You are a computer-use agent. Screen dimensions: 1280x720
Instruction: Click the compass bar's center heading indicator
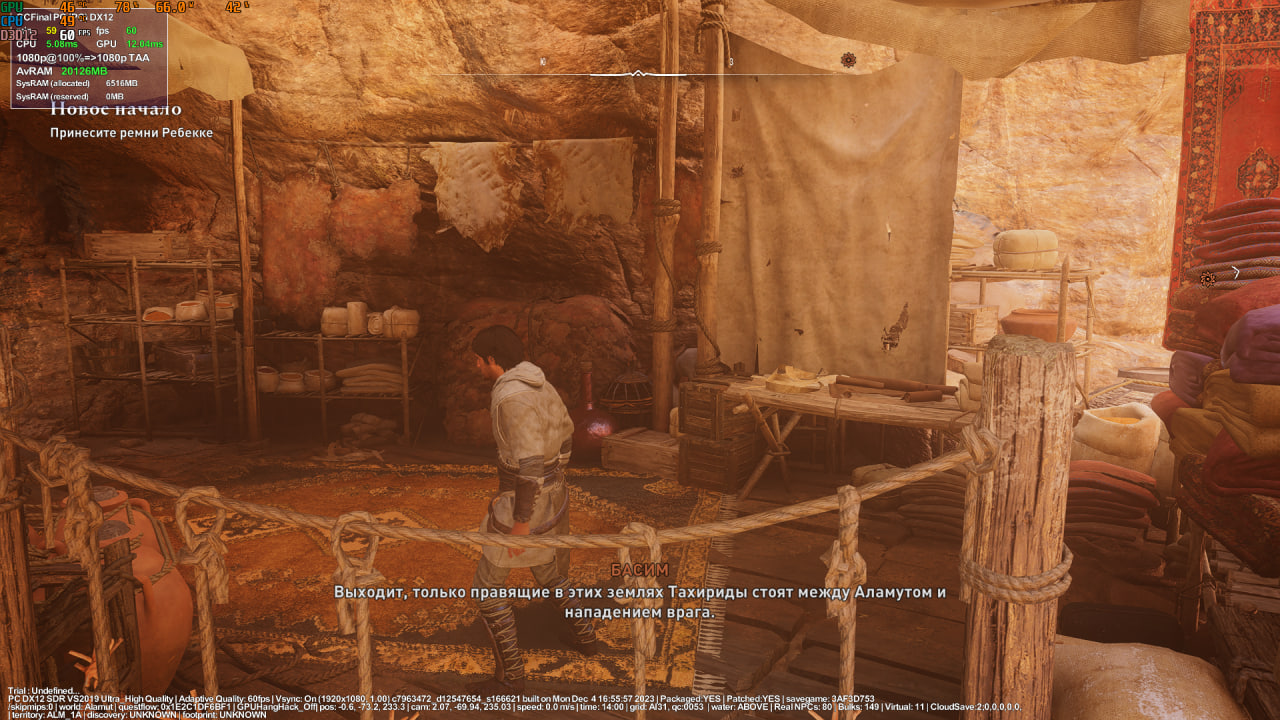(x=639, y=74)
